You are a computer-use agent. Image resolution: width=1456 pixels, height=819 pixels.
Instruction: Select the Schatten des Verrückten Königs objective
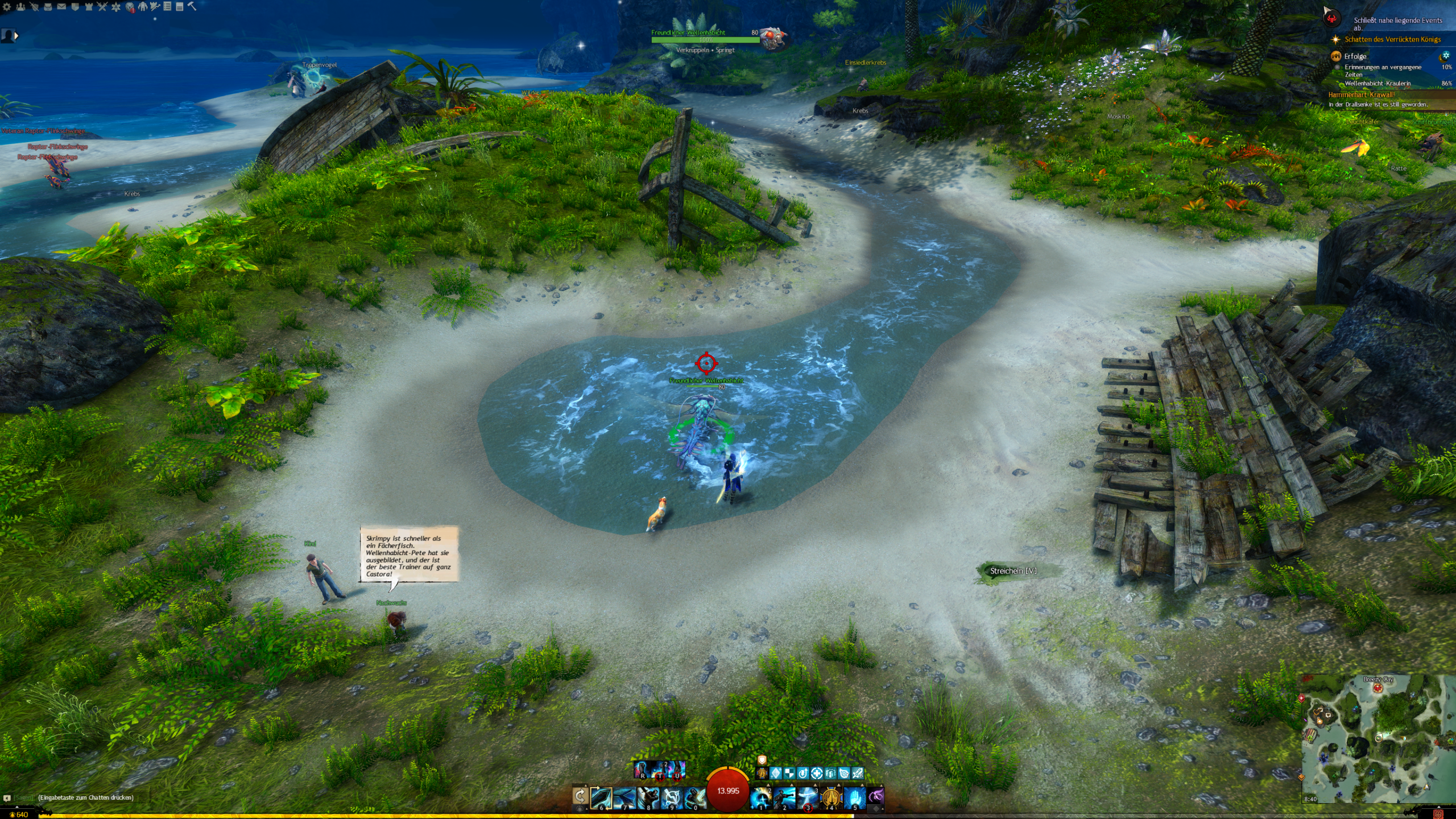(1392, 39)
